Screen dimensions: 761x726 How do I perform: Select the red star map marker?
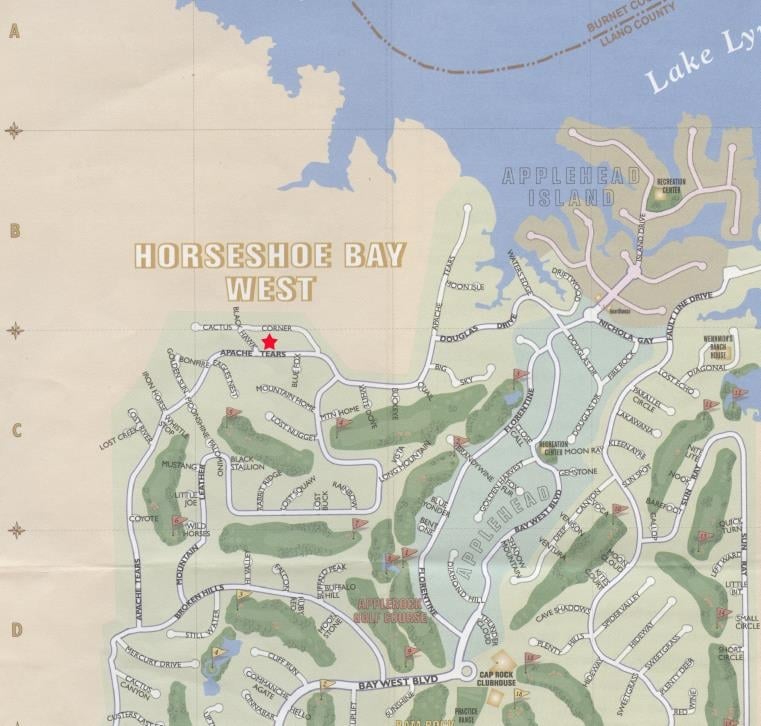pos(269,342)
